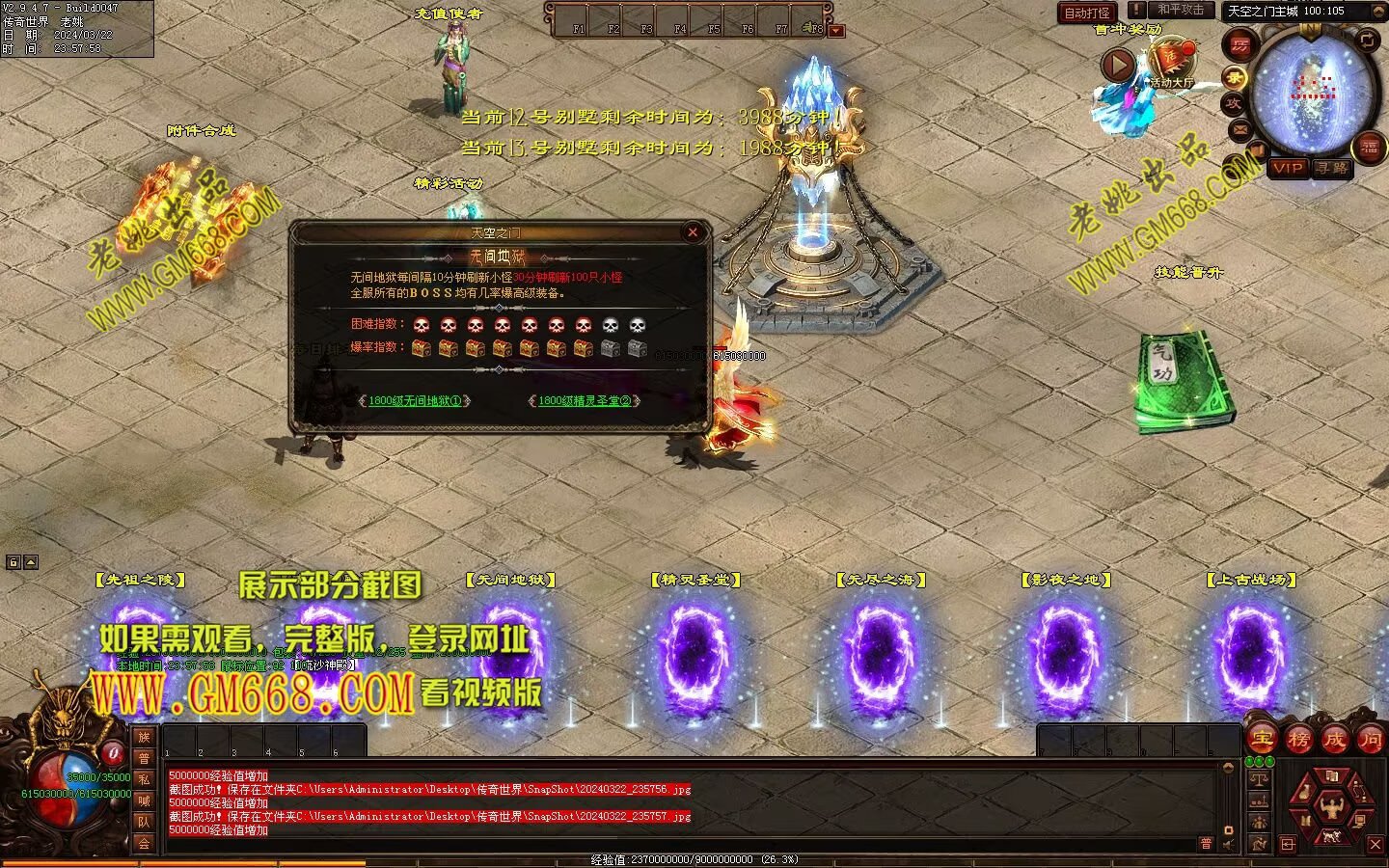This screenshot has width=1389, height=868.
Task: Close the 天空之门 dialog window
Action: [x=692, y=231]
